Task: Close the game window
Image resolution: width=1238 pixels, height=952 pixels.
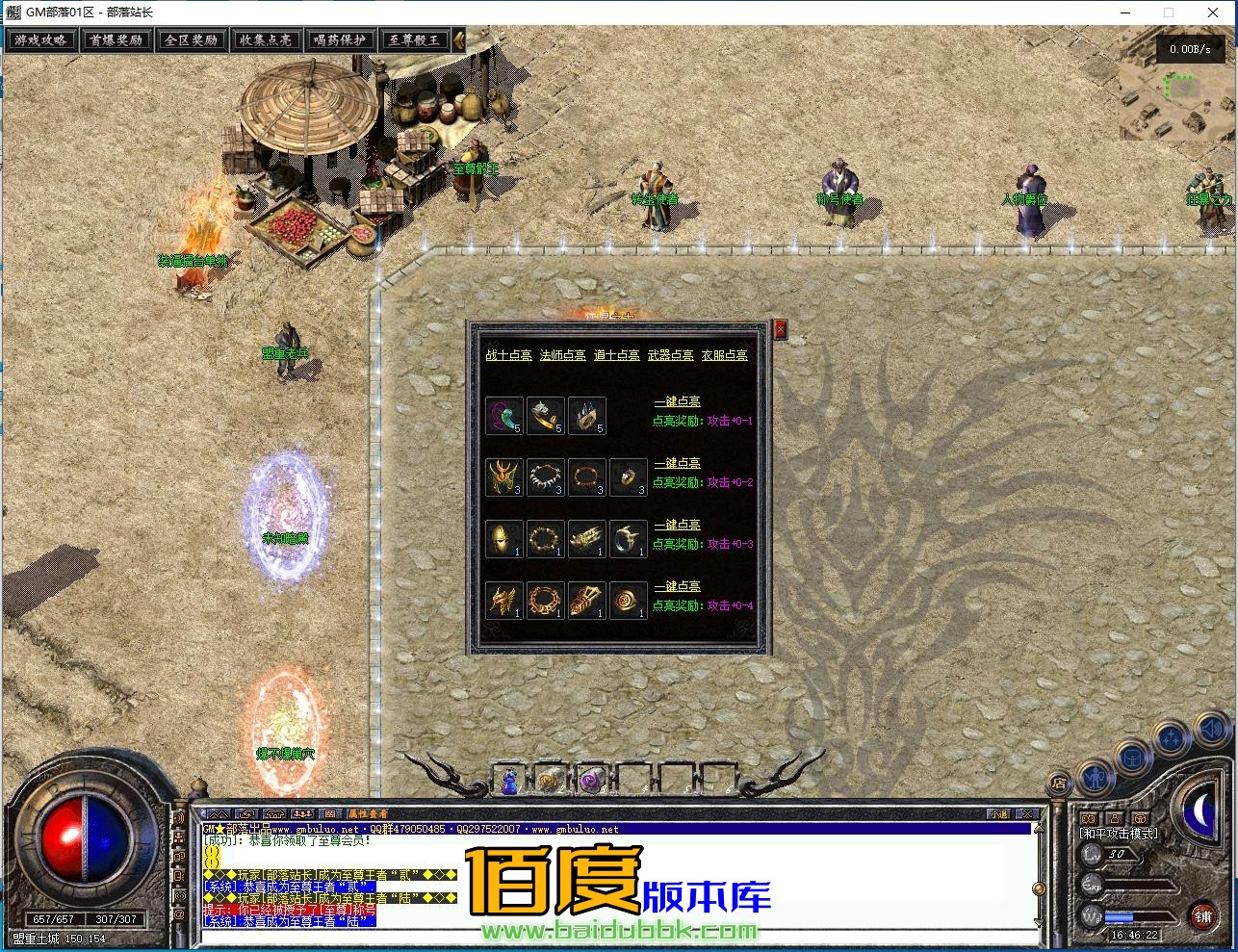Action: coord(1213,13)
